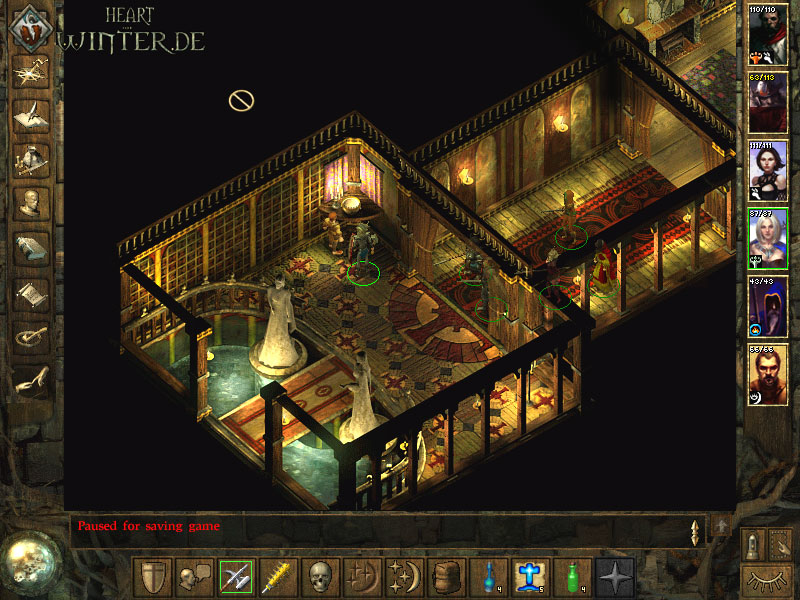Open the priest scroll from the sidebar
The image size is (800, 600).
pos(31,293)
